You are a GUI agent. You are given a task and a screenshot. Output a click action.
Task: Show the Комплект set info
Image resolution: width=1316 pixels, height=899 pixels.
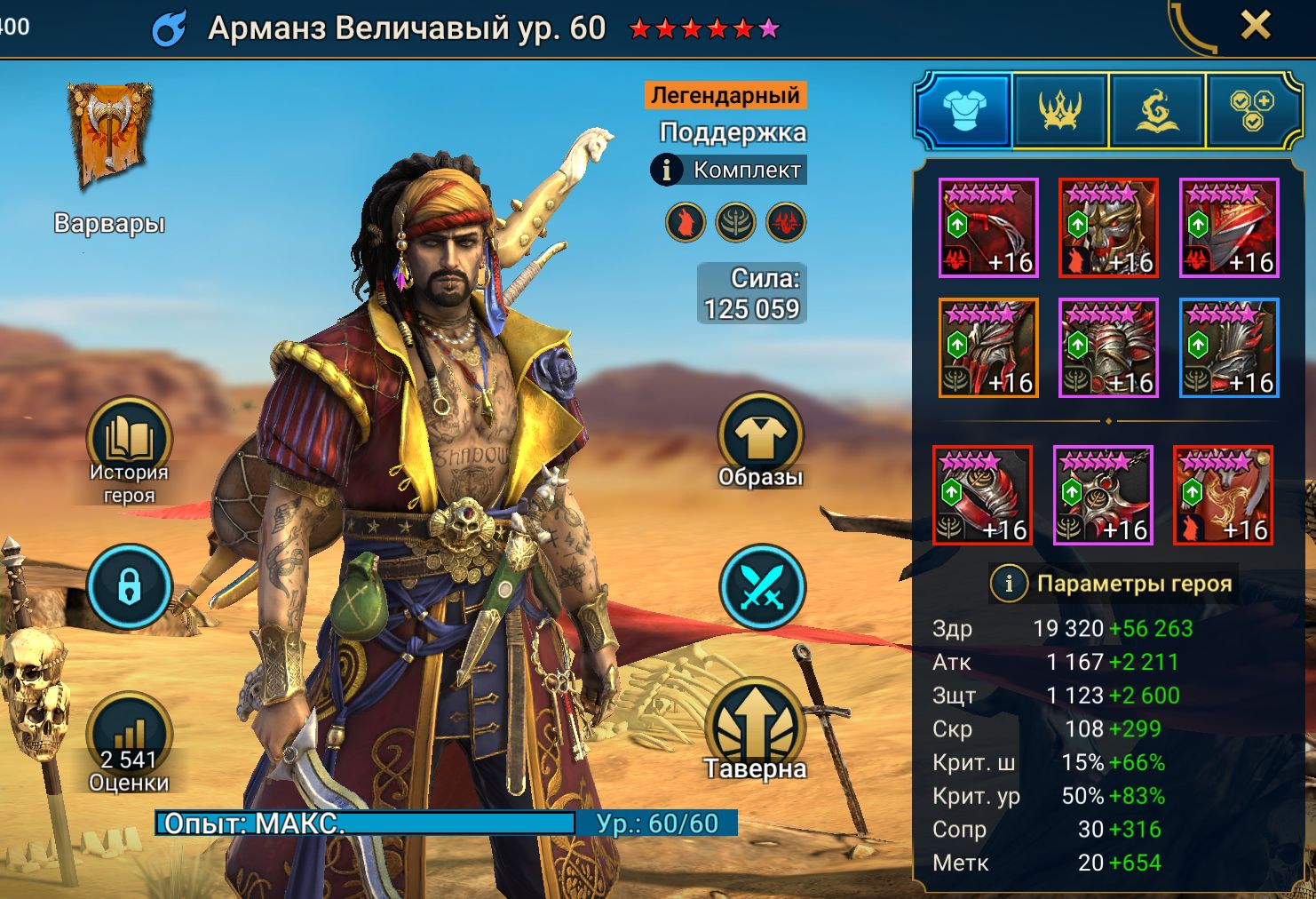[x=728, y=170]
